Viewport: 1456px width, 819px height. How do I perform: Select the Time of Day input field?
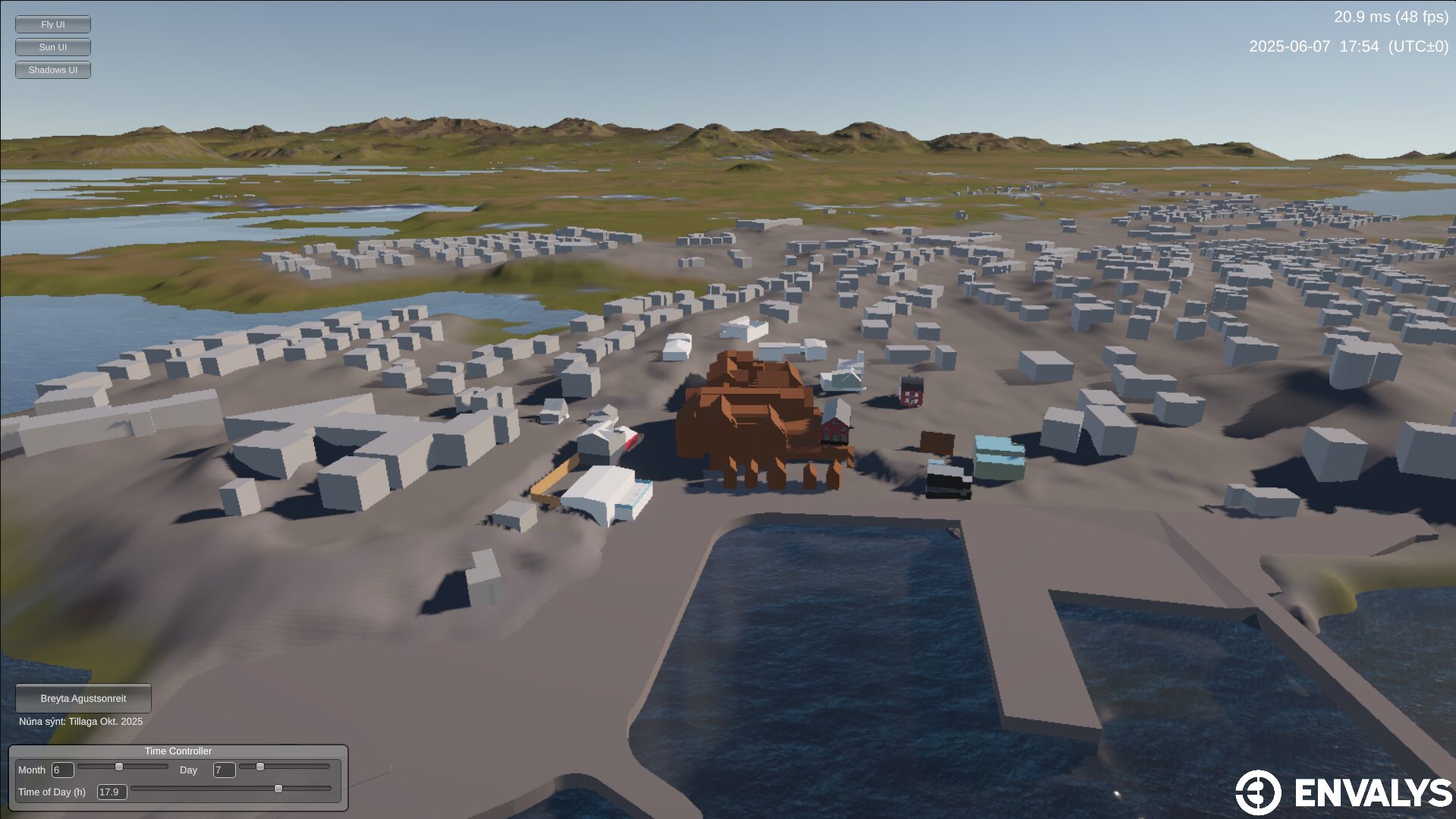tap(112, 792)
